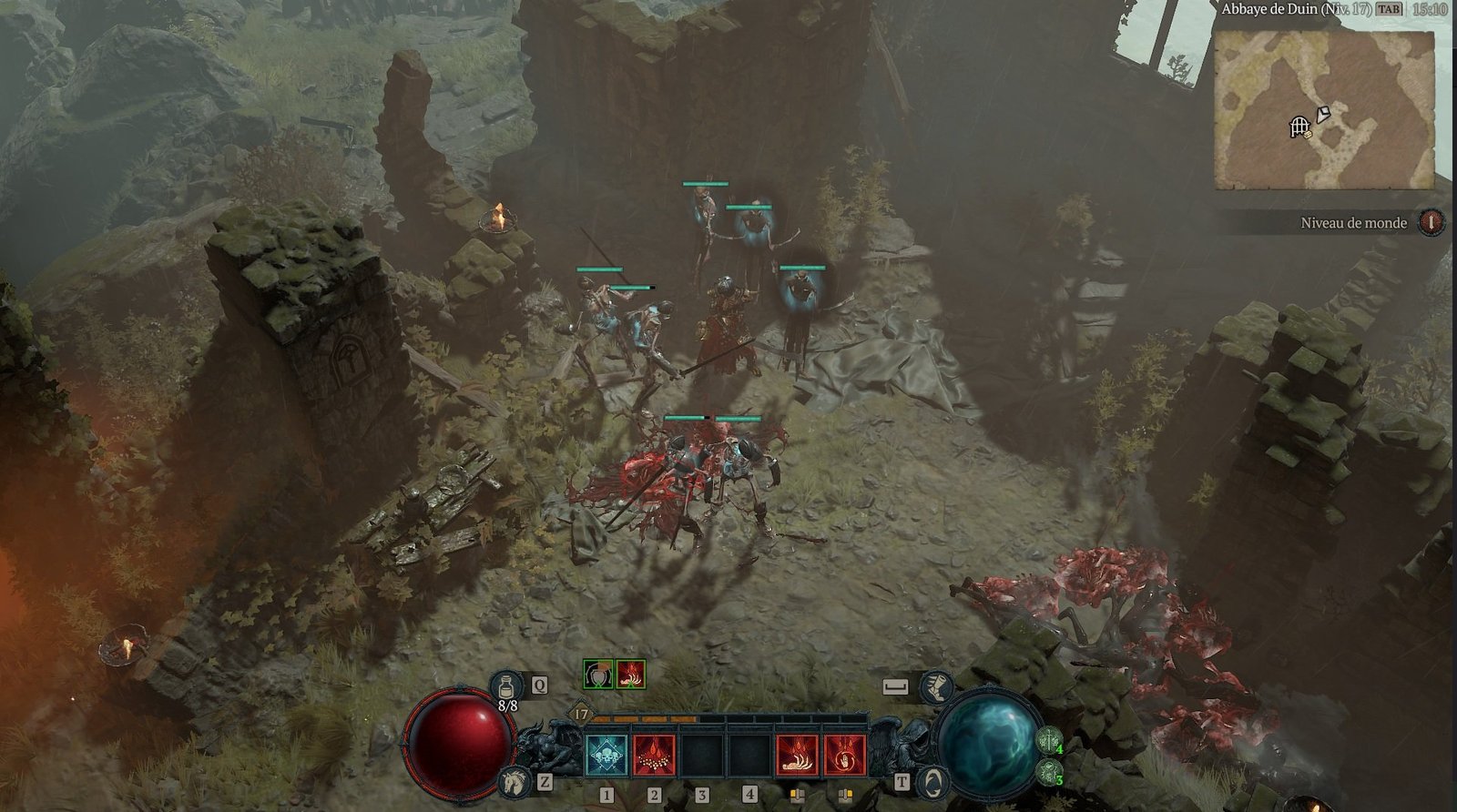Inspect the horseshoe buff icon
The width and height of the screenshot is (1457, 812).
click(597, 674)
